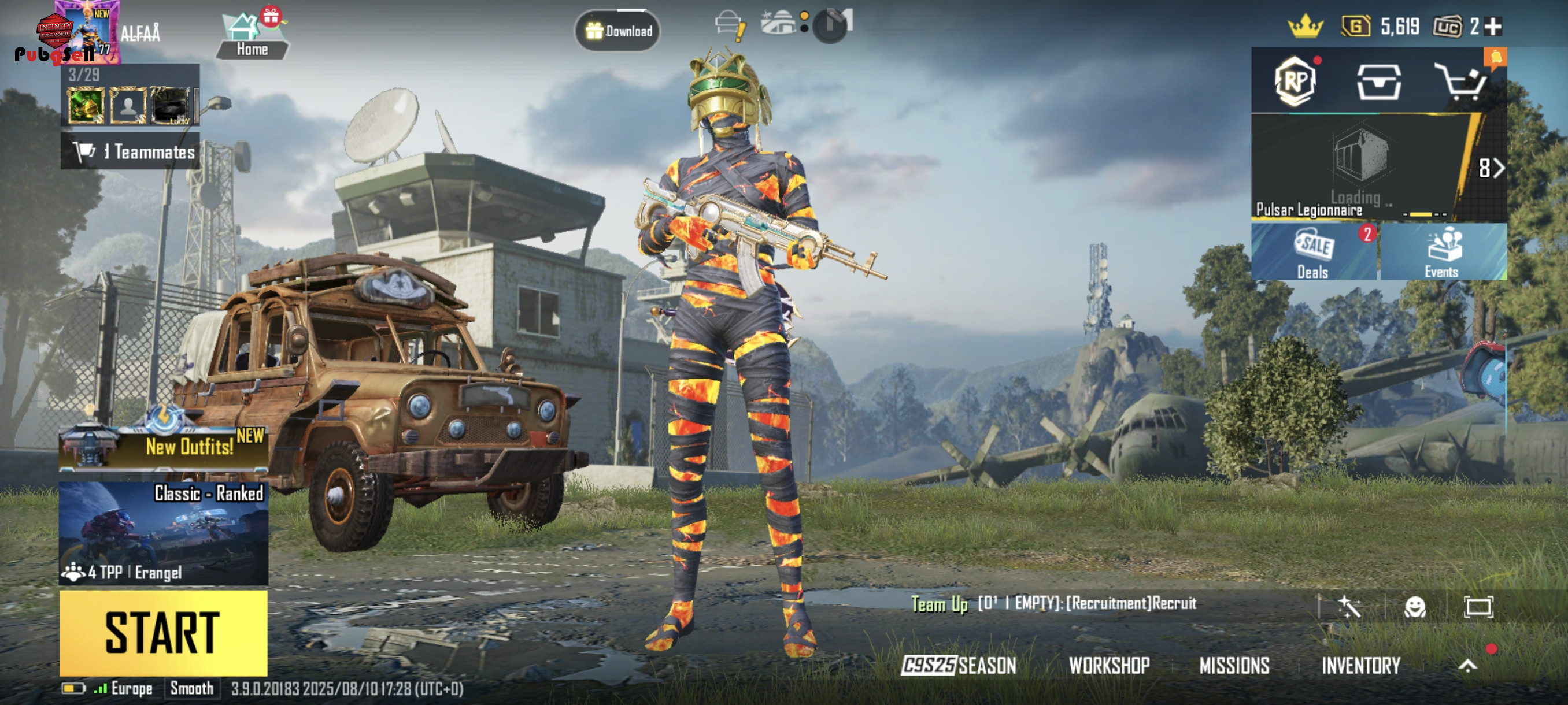Viewport: 1568px width, 705px height.
Task: Open the New Outfits banner
Action: 163,447
